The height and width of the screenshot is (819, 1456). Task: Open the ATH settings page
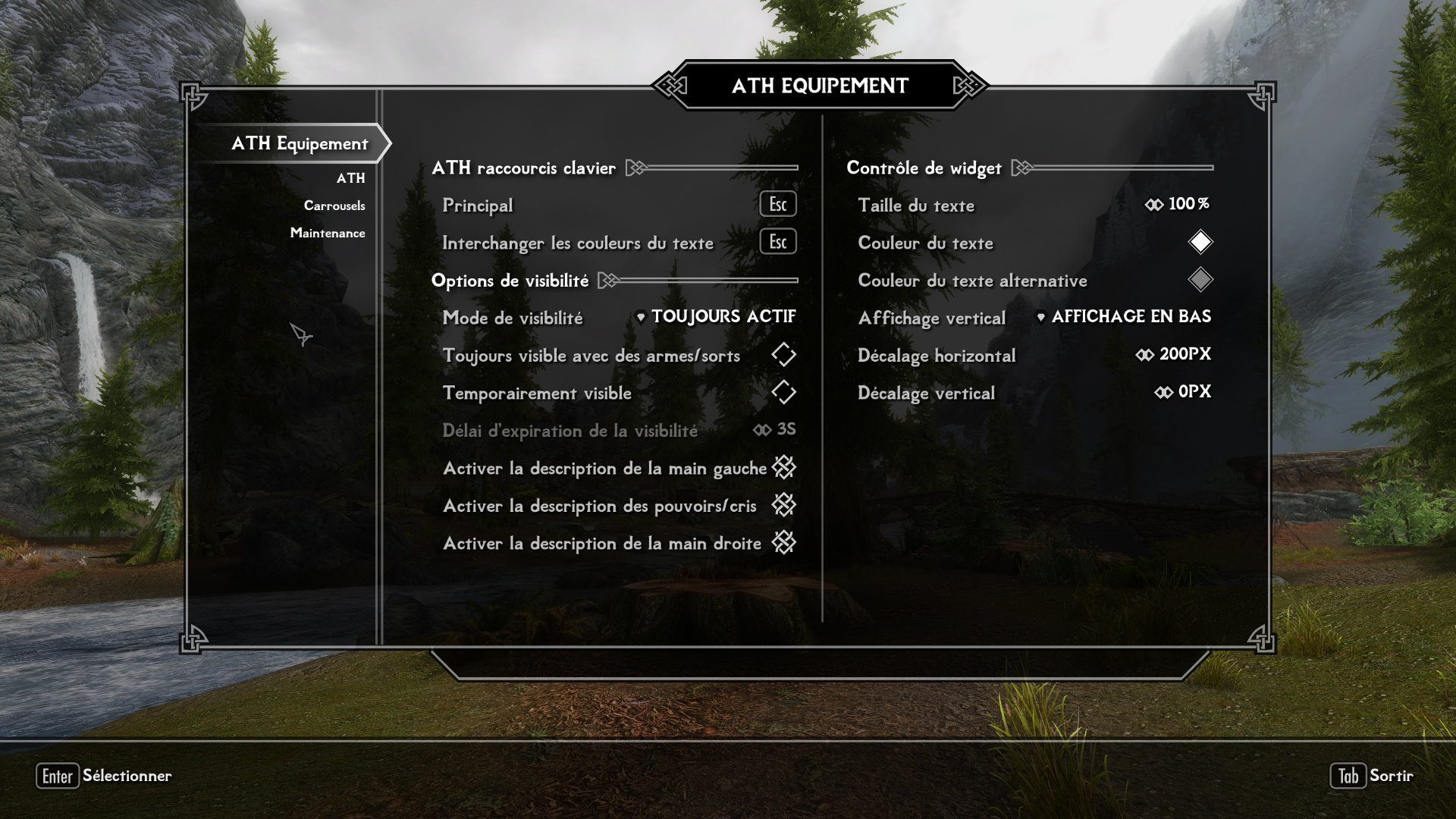tap(350, 178)
